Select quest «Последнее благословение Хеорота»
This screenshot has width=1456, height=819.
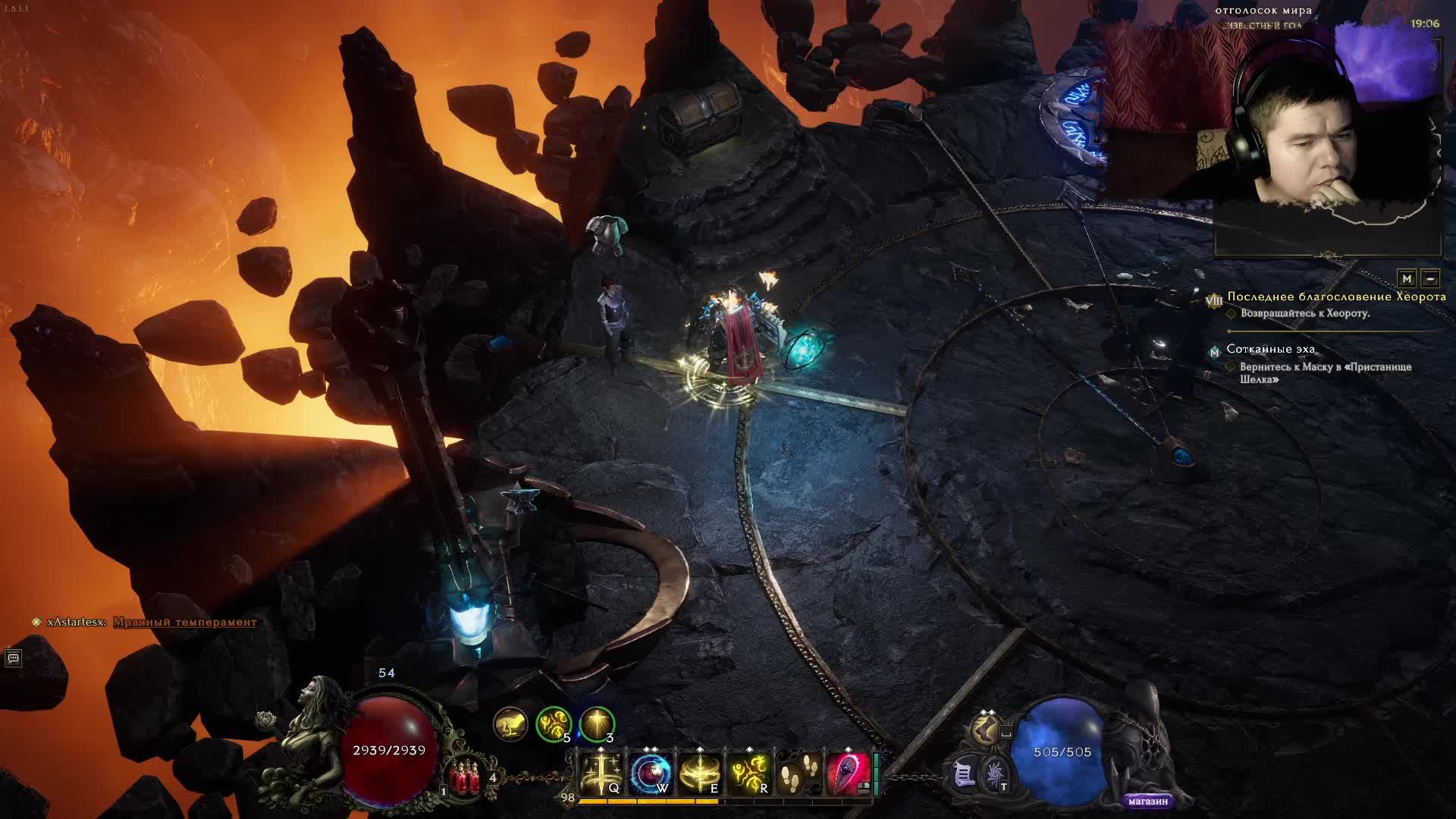click(x=1336, y=297)
